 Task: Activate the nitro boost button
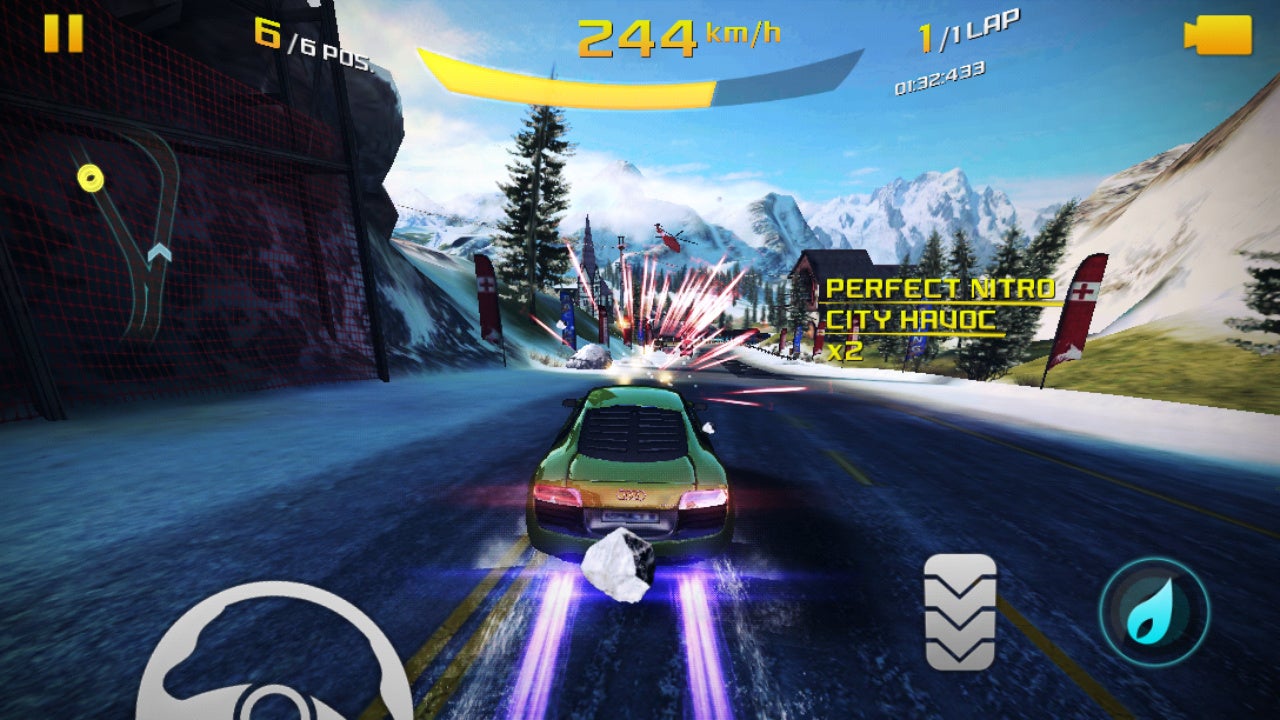pyautogui.click(x=1154, y=612)
